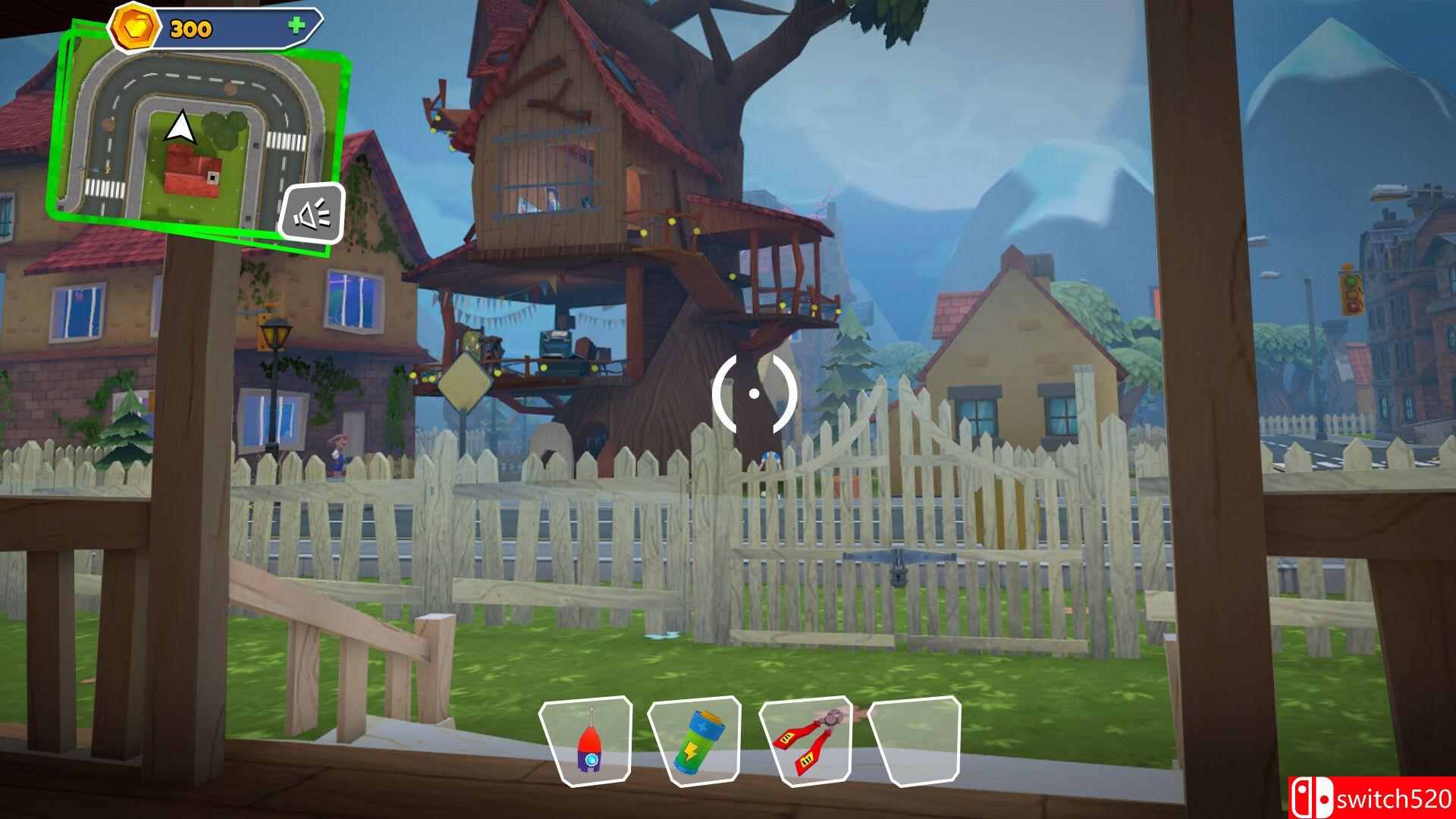Activate the megaphone noise button

coord(312,214)
